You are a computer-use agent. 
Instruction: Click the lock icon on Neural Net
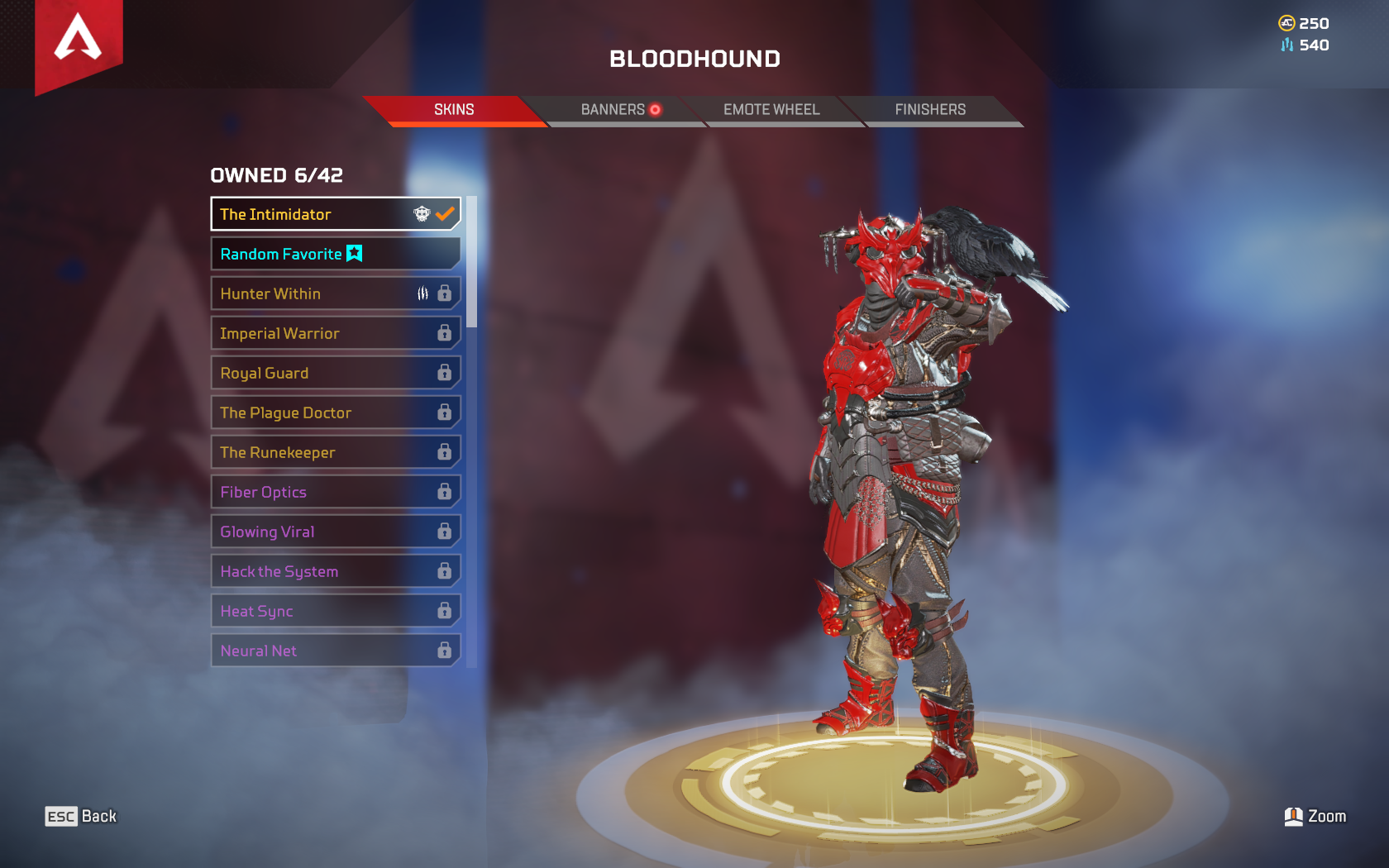pyautogui.click(x=445, y=650)
